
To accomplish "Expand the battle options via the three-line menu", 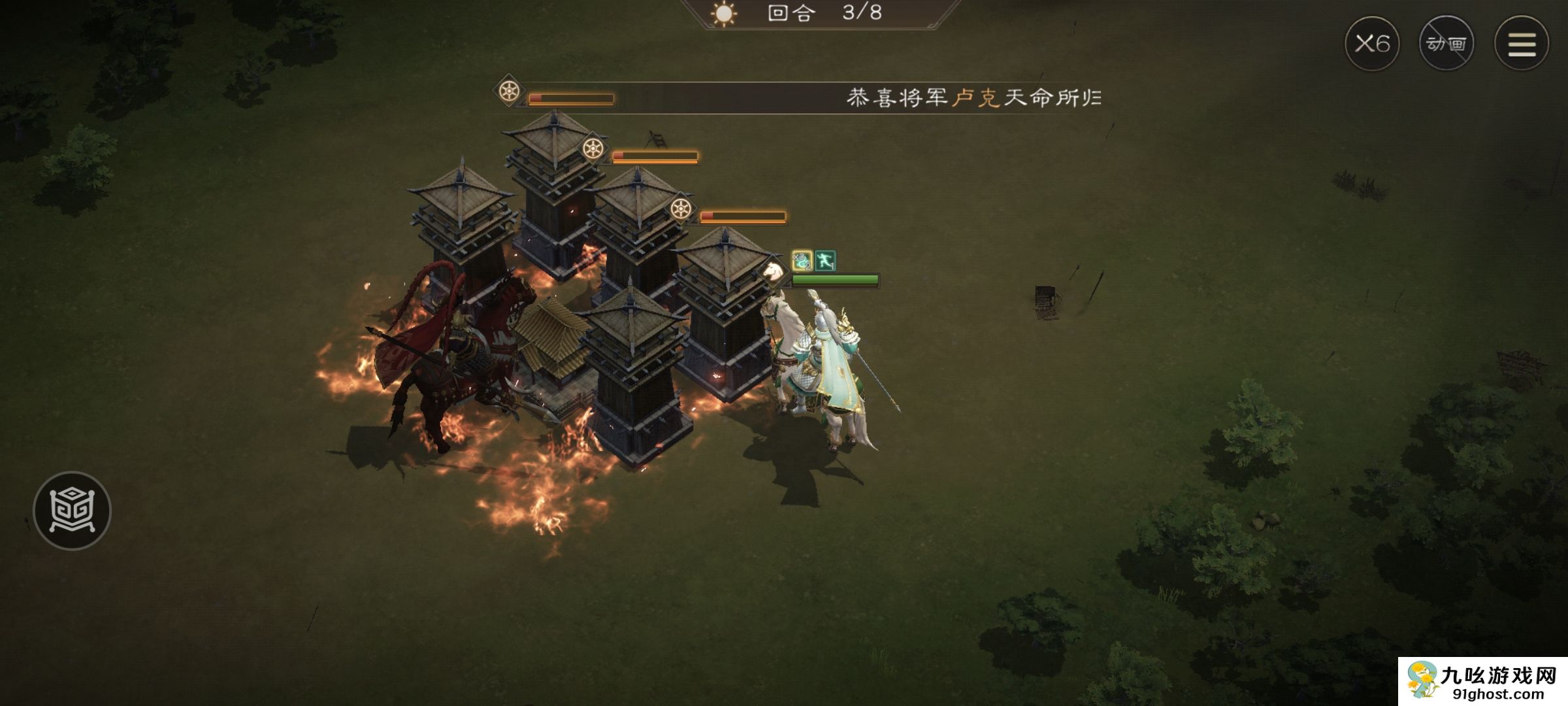I will pyautogui.click(x=1522, y=42).
